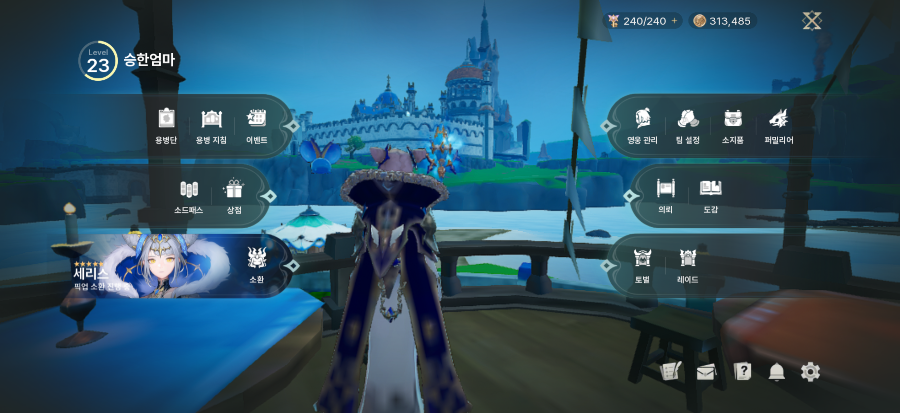Open 팀 설정 team setup
The image size is (900, 413).
click(687, 124)
